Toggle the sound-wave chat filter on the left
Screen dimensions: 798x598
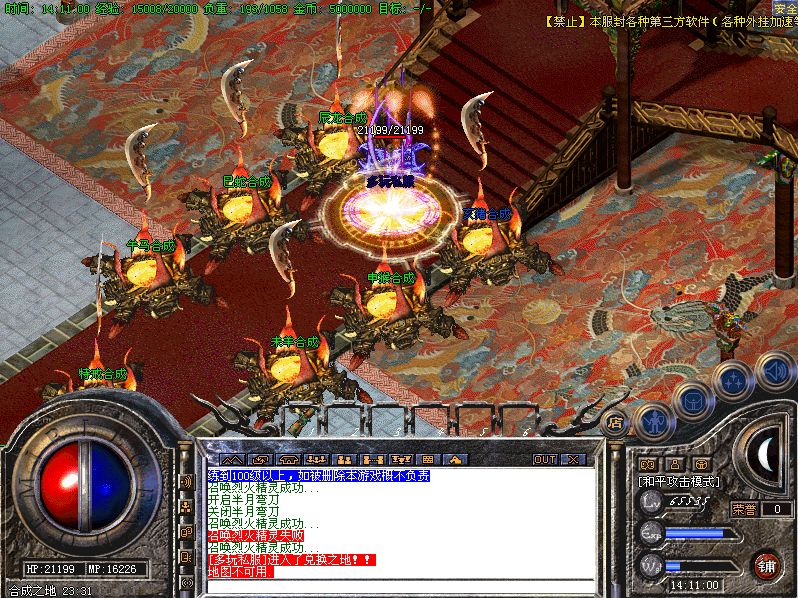[186, 481]
